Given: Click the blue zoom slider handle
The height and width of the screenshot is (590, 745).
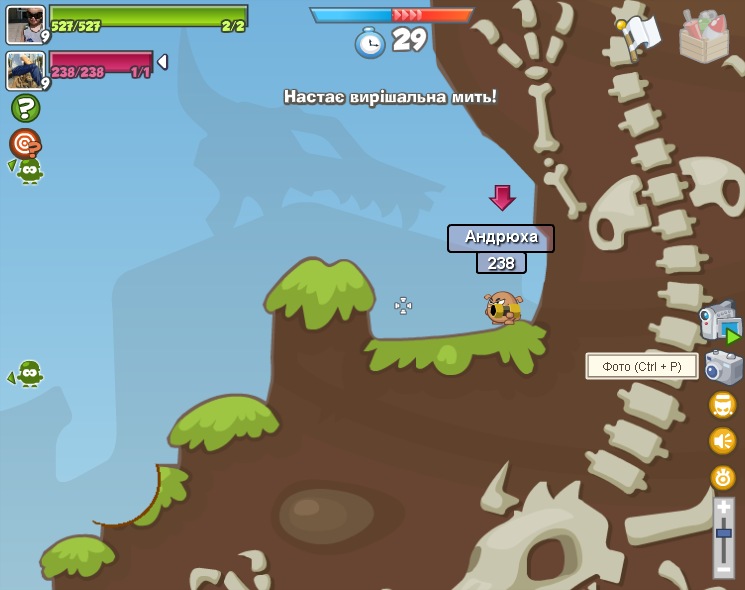Looking at the screenshot, I should [x=724, y=534].
